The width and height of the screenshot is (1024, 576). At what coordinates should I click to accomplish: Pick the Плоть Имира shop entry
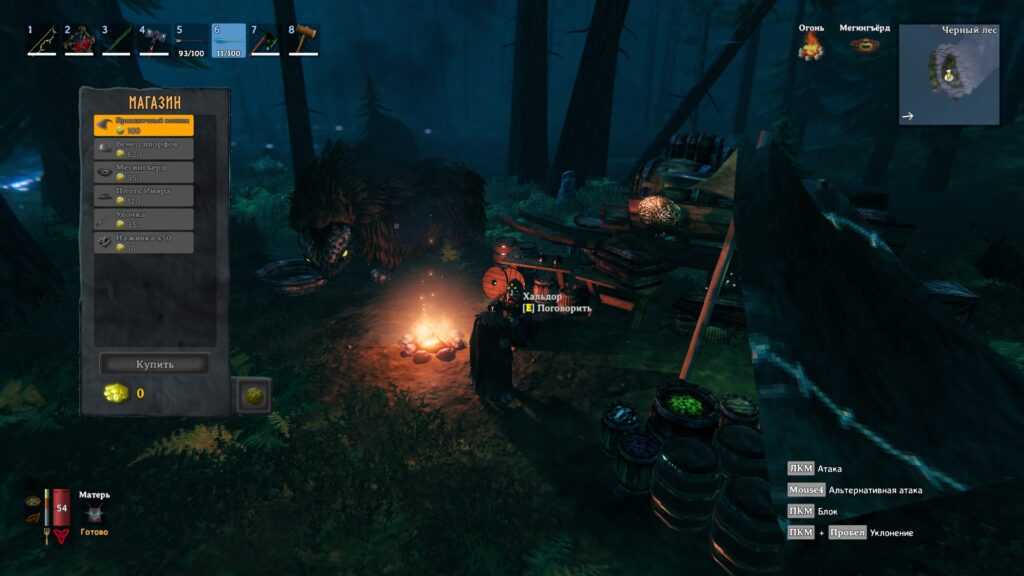144,195
